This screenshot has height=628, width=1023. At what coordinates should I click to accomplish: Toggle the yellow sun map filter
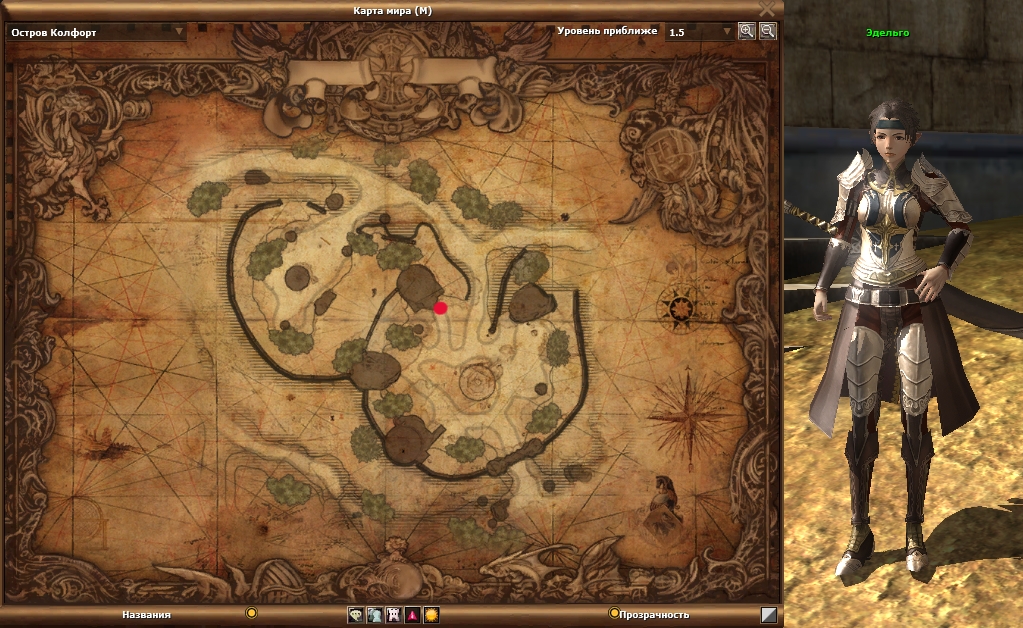431,615
